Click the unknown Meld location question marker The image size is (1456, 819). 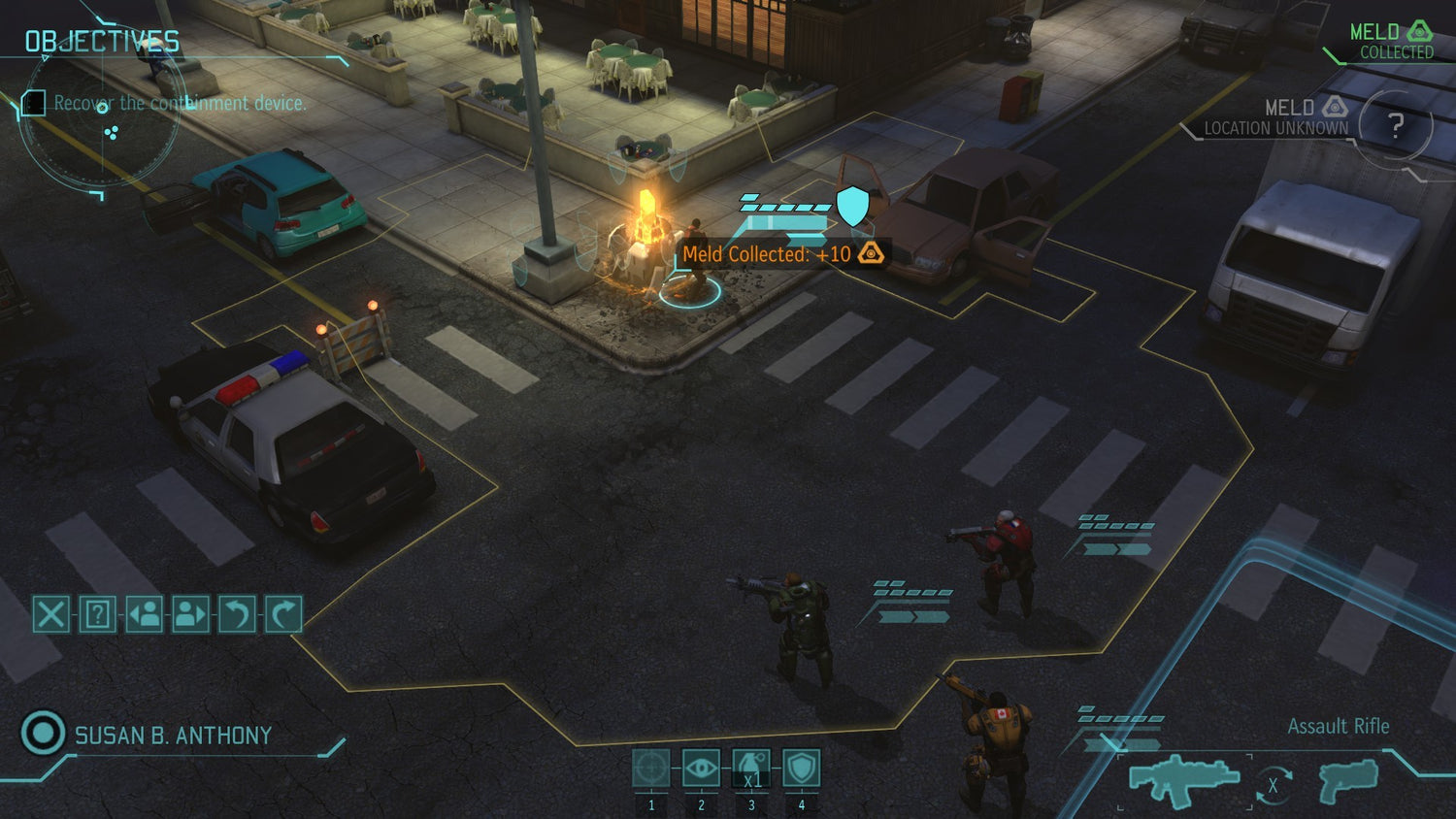pos(1398,124)
